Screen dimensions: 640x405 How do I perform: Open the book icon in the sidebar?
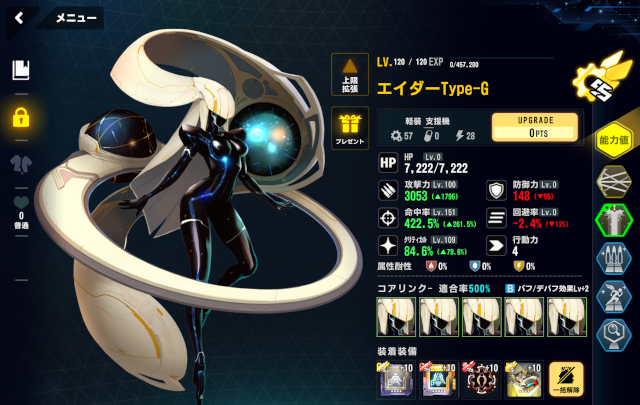20,70
